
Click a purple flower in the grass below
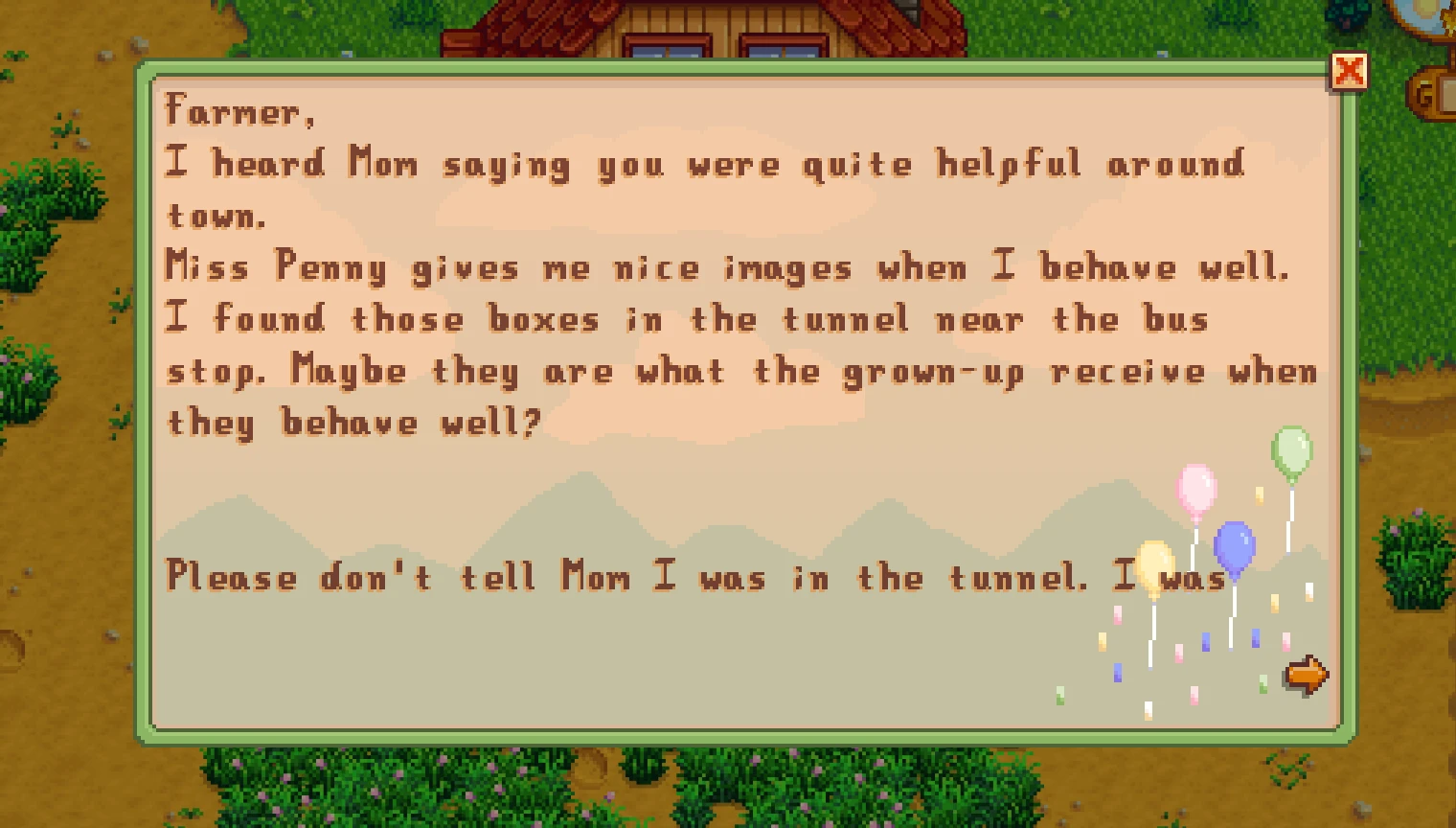287,776
